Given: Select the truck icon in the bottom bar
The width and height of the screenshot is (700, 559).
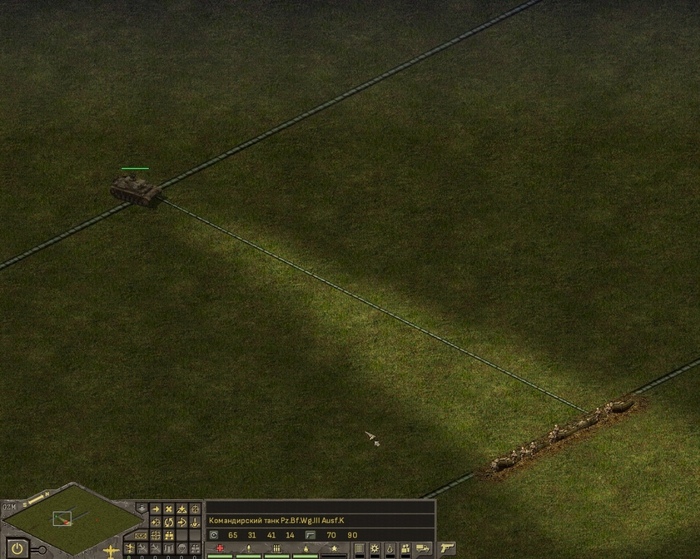Looking at the screenshot, I should pyautogui.click(x=421, y=548).
